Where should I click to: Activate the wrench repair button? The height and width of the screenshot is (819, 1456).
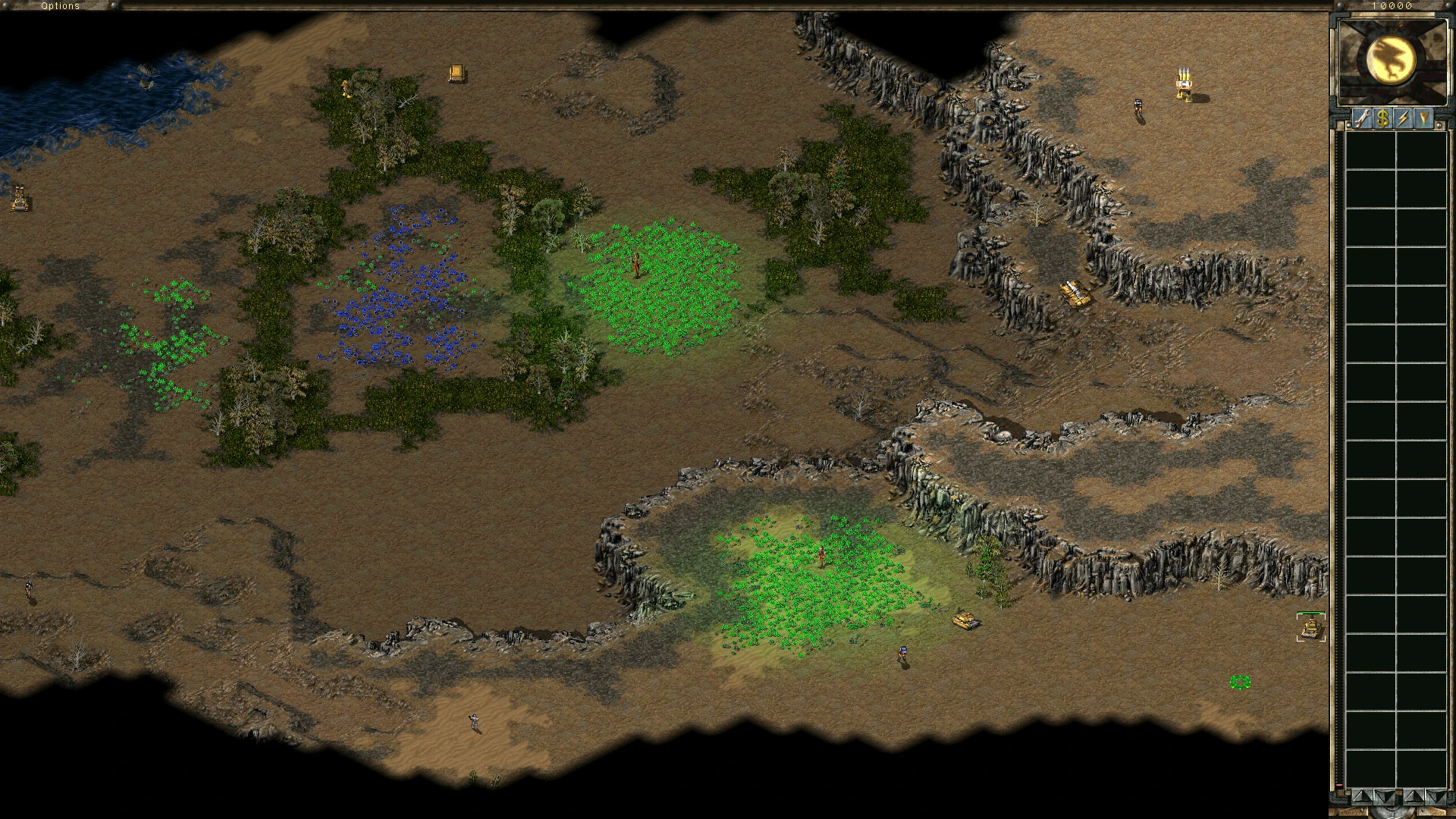coord(1363,118)
